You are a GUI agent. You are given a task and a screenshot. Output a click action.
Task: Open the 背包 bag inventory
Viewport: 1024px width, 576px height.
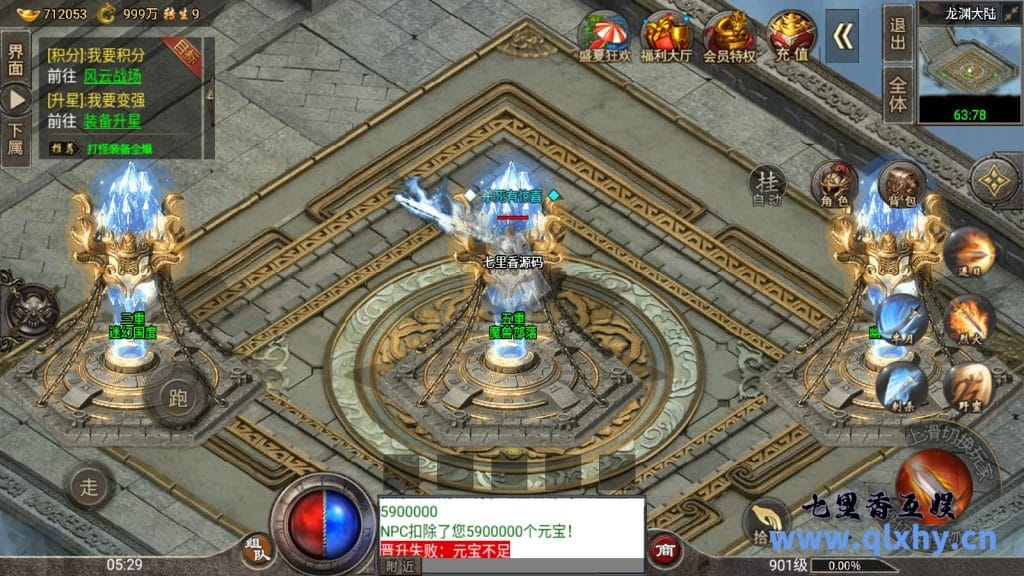pyautogui.click(x=901, y=186)
